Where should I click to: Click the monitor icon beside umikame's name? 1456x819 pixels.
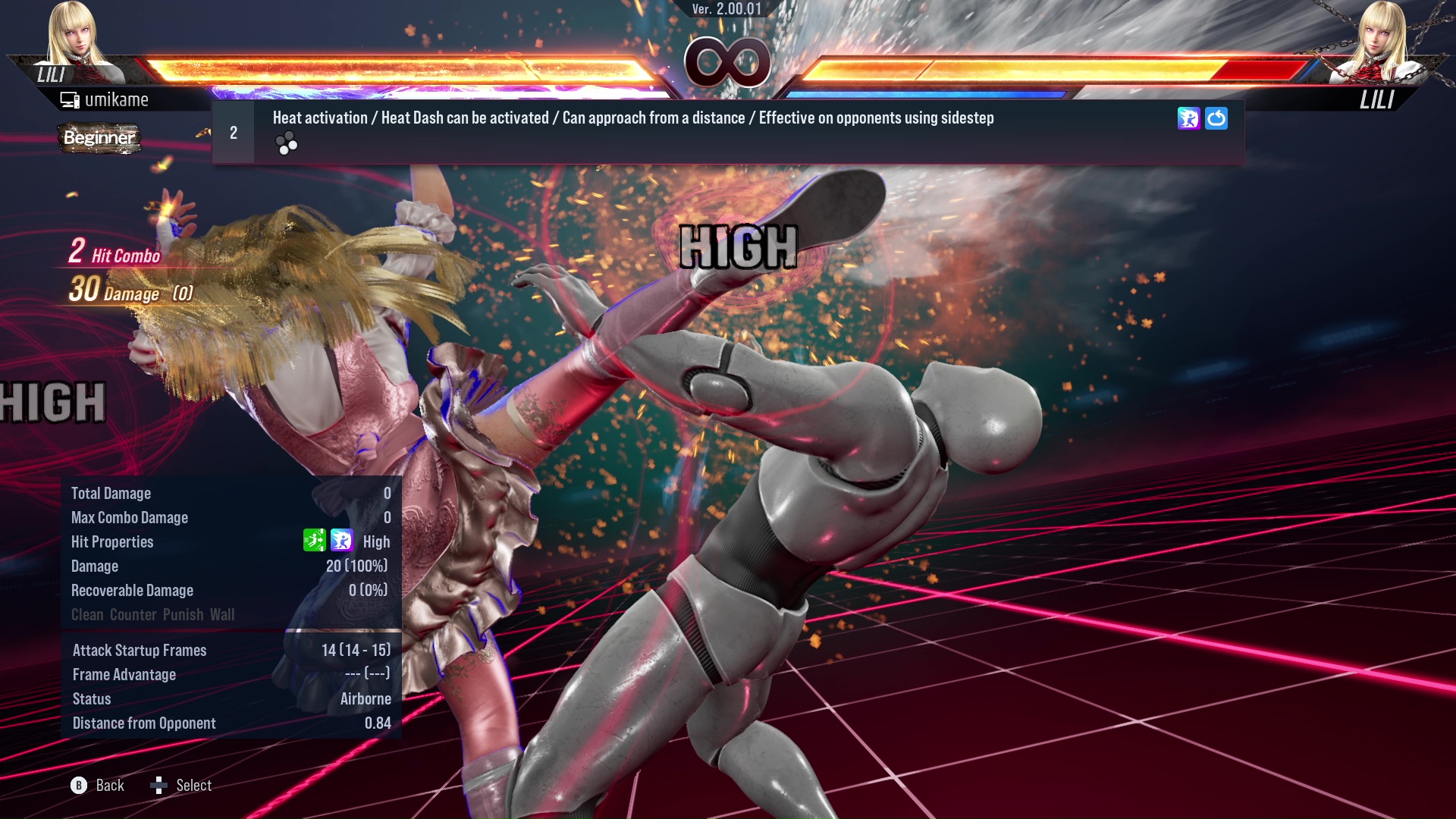click(68, 99)
